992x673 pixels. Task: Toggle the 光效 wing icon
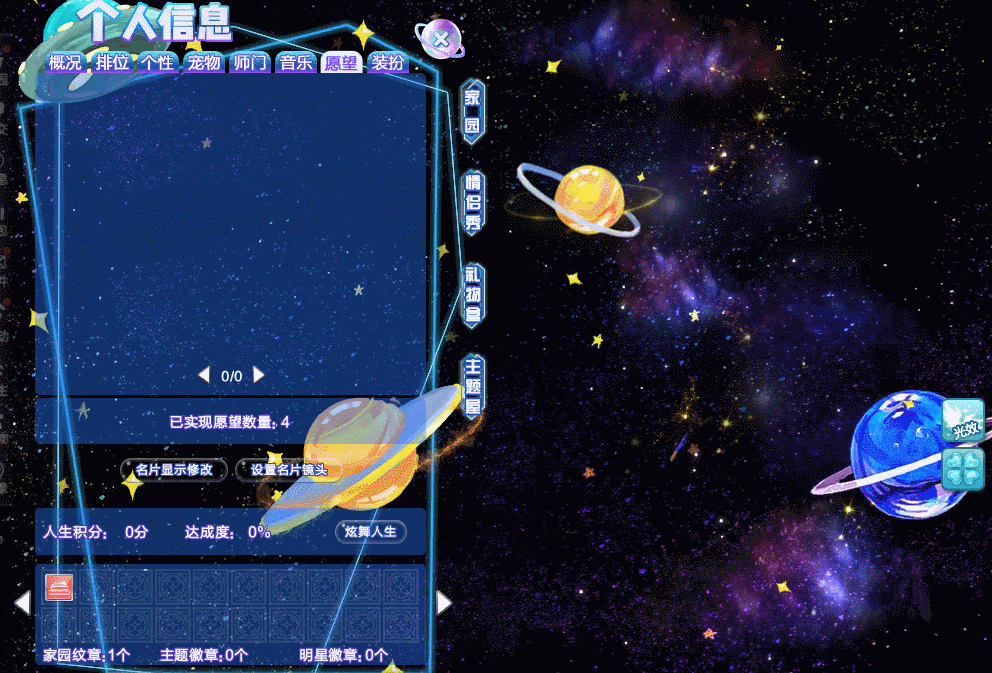[x=963, y=420]
